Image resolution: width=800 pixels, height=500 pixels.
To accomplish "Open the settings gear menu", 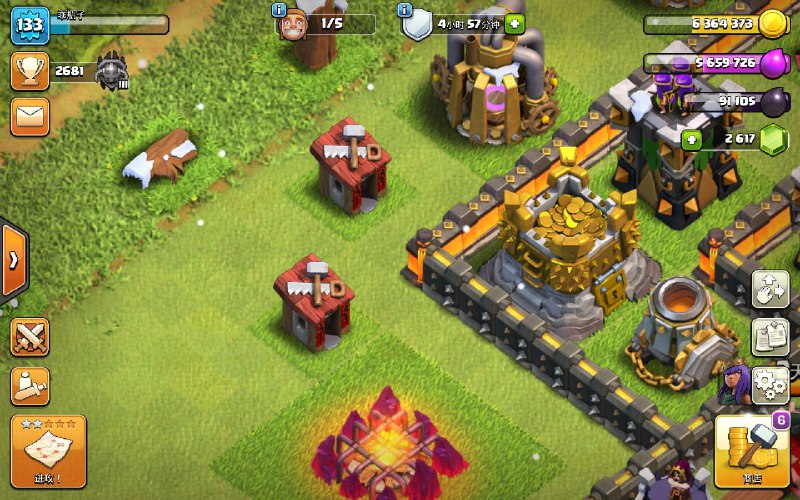I will 770,383.
